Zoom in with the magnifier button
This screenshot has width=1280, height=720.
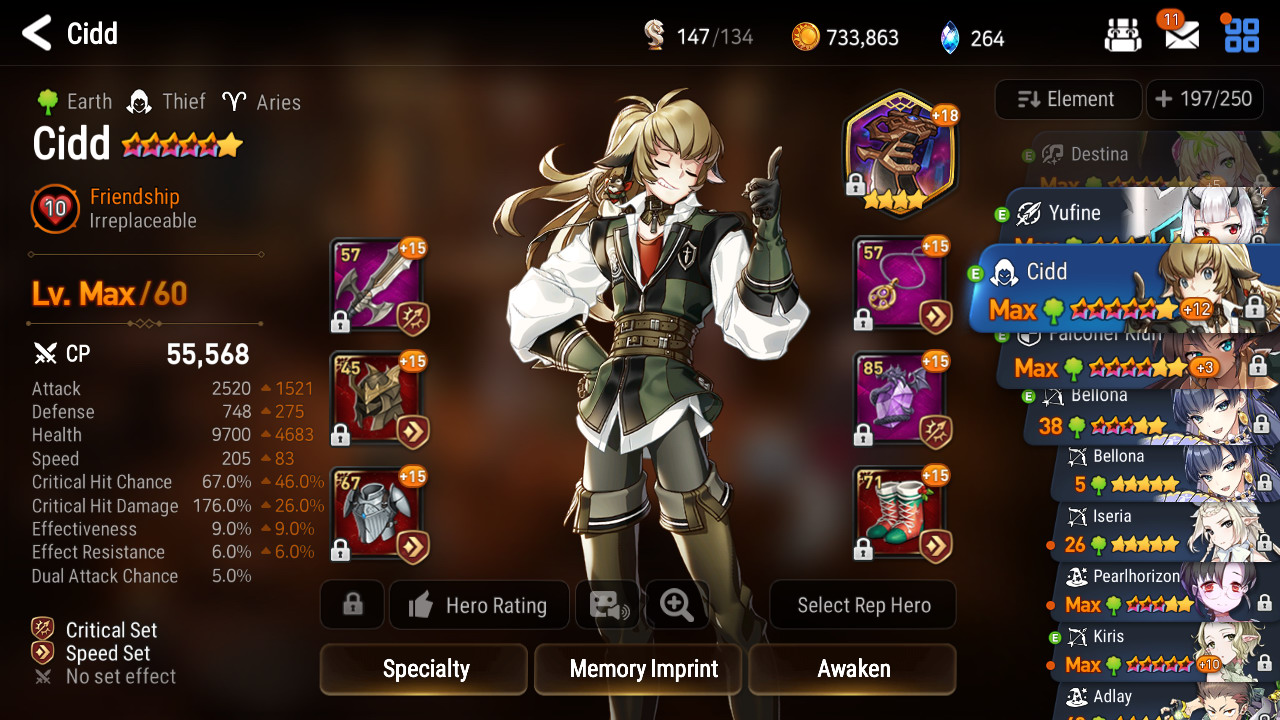pyautogui.click(x=677, y=605)
